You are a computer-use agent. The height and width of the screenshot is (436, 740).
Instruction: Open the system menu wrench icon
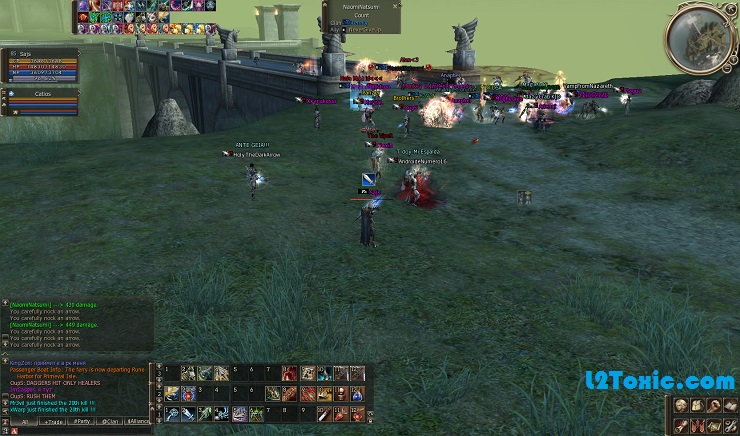(x=728, y=425)
